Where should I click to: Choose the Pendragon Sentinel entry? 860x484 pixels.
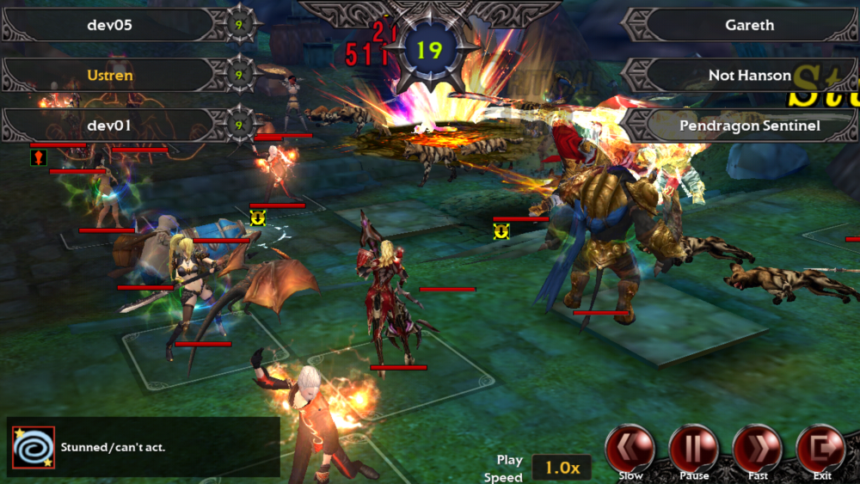click(749, 126)
